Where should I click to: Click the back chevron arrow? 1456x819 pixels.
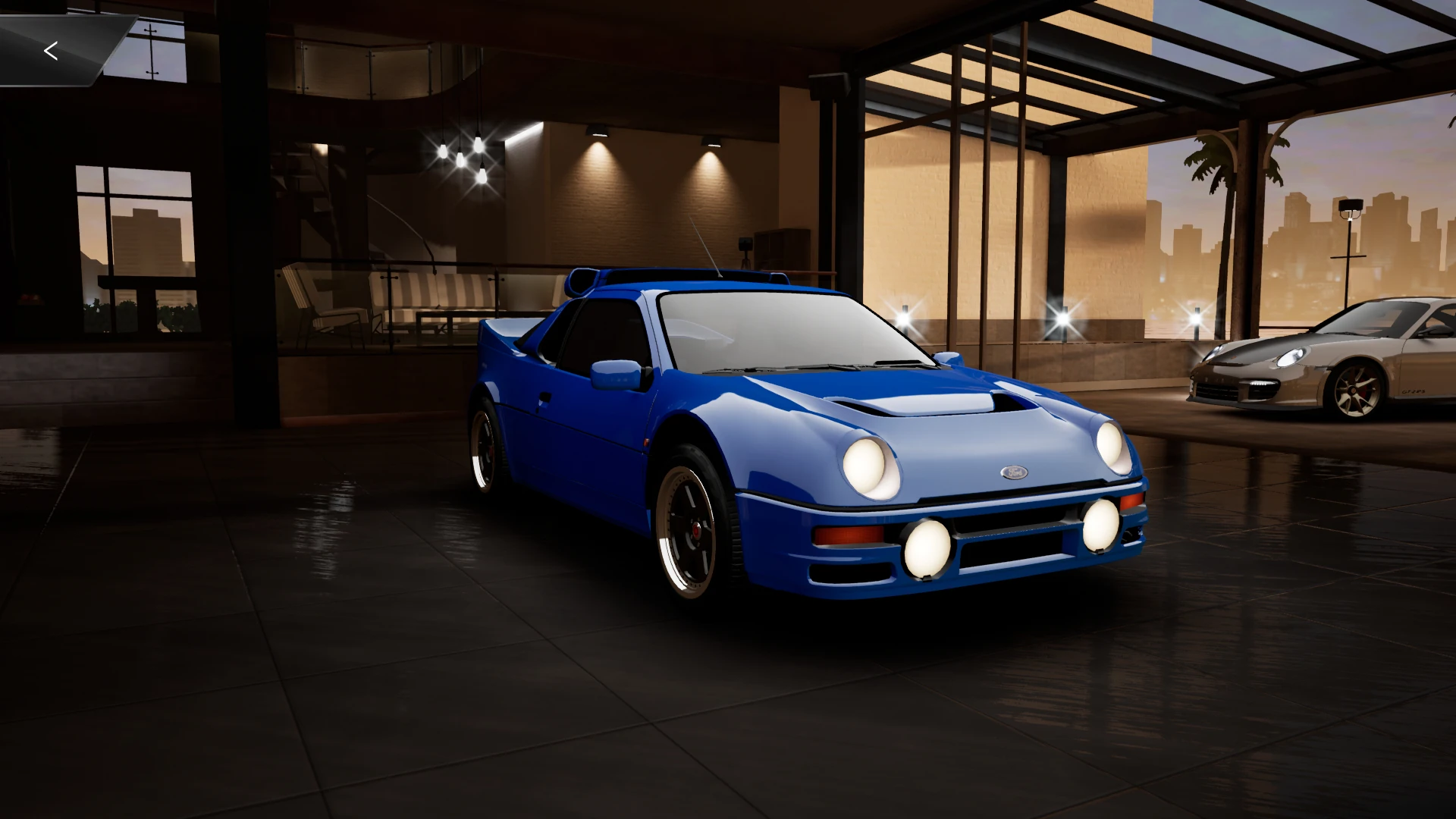(51, 51)
